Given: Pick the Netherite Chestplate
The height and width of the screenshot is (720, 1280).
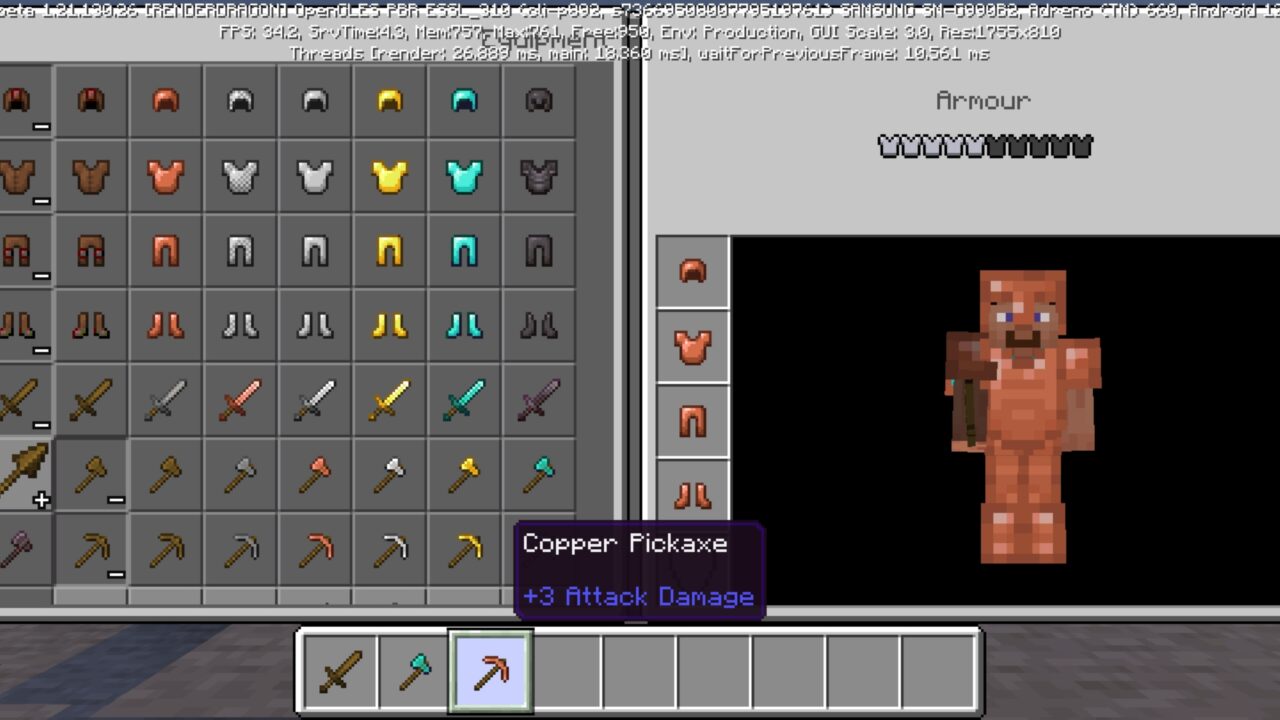Looking at the screenshot, I should (538, 175).
